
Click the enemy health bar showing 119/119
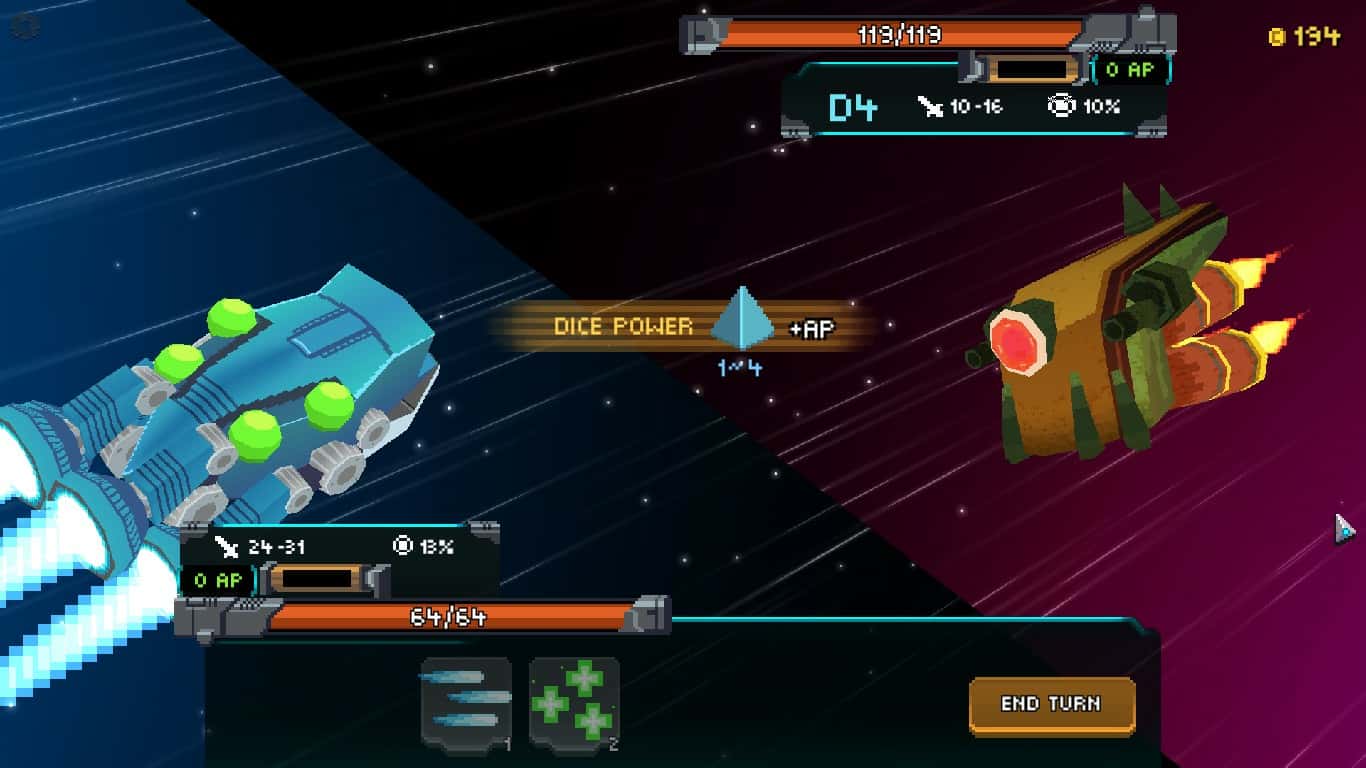click(901, 34)
